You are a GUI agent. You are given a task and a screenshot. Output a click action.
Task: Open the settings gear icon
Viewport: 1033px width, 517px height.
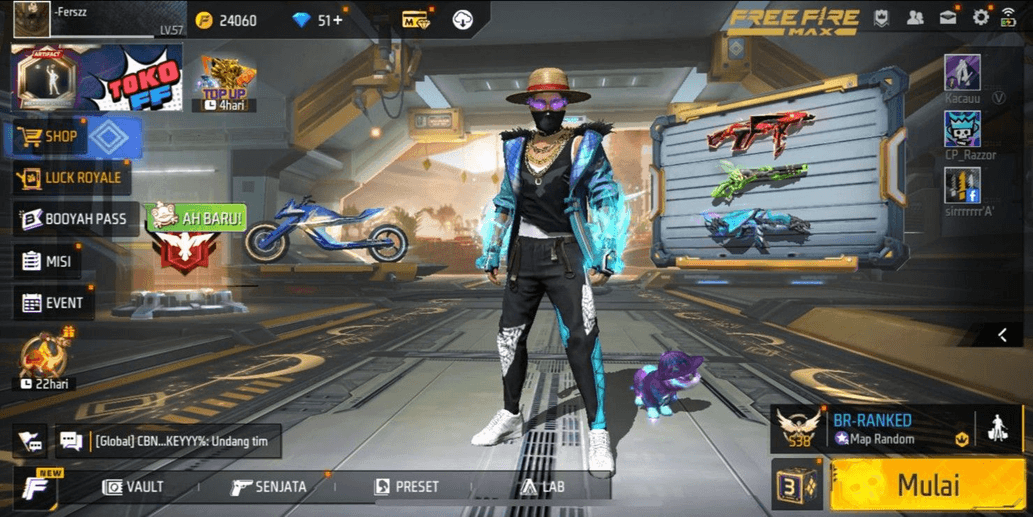[x=980, y=18]
